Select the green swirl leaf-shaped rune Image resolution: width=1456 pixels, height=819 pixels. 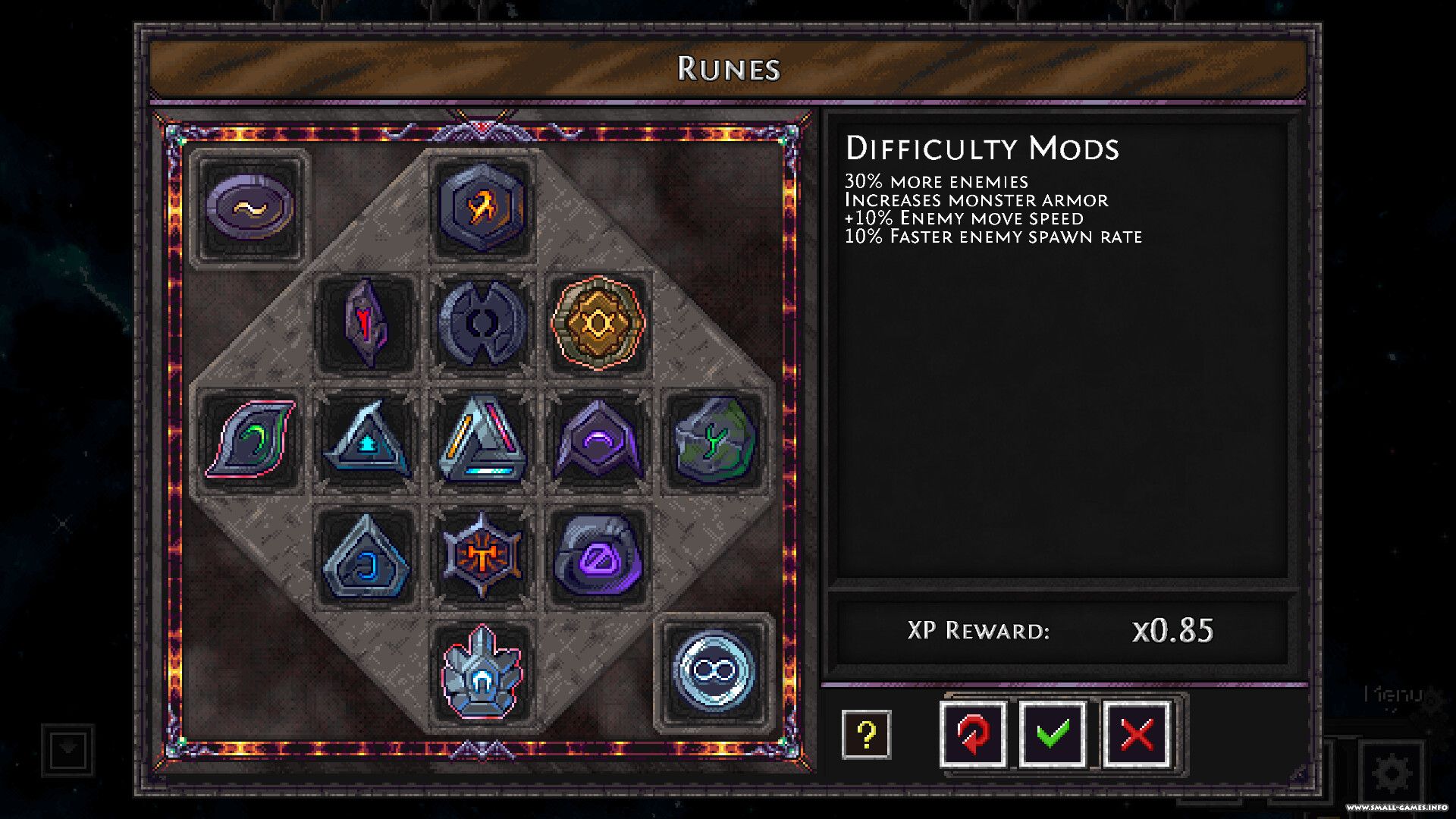click(250, 439)
